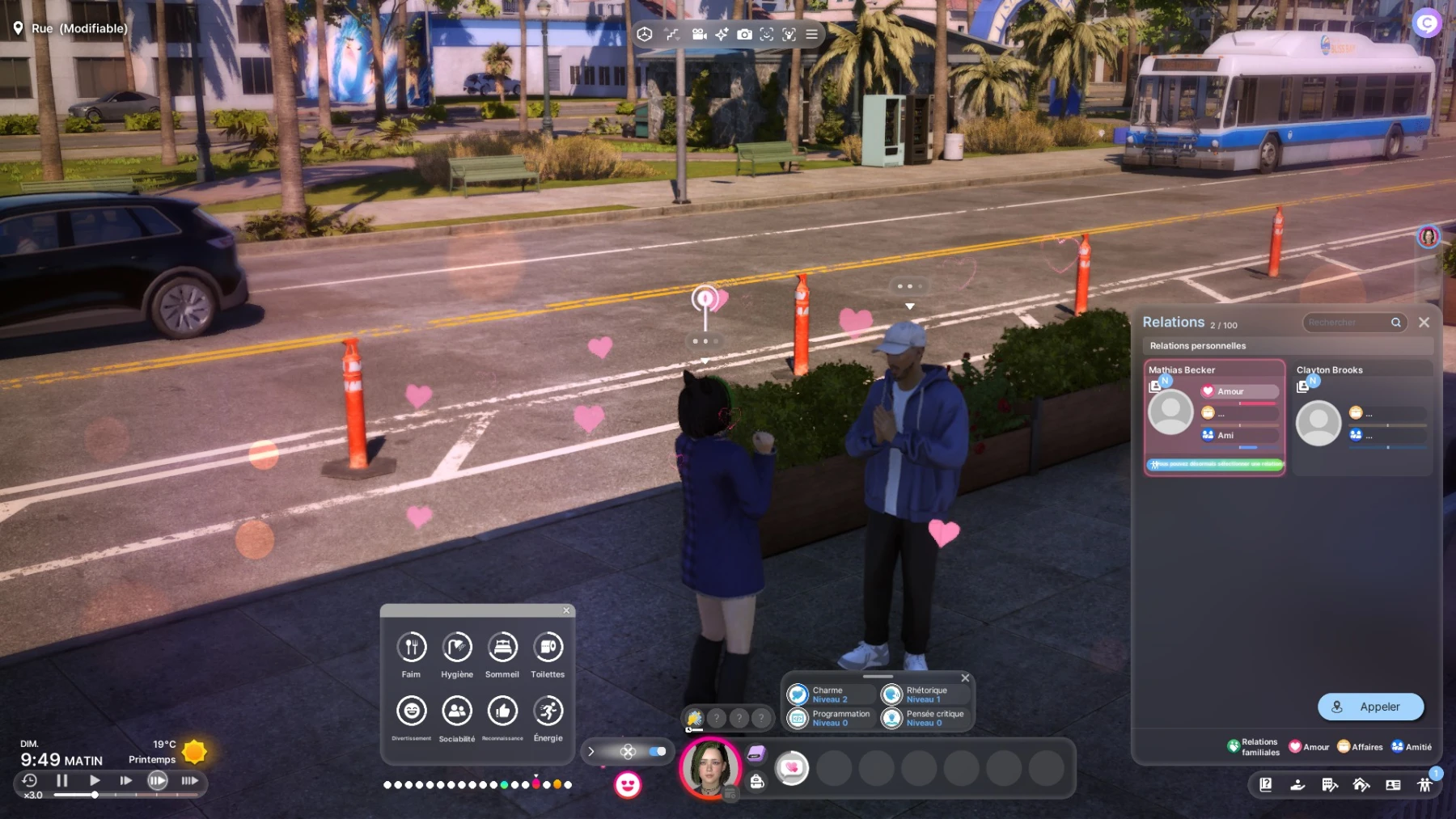The image size is (1456, 819).
Task: Call the contact with Appeler button
Action: [1370, 707]
